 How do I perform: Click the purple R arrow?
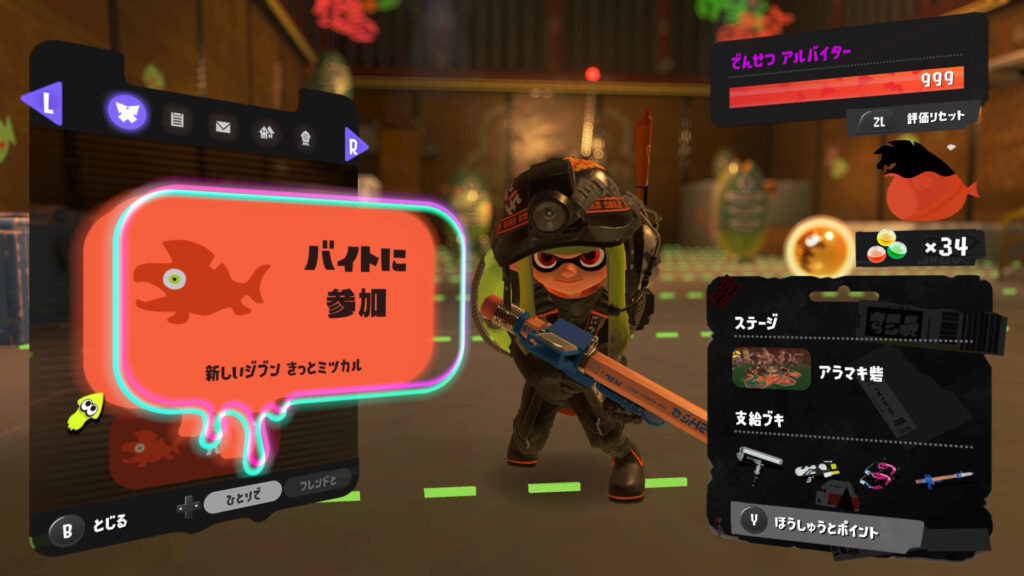354,145
